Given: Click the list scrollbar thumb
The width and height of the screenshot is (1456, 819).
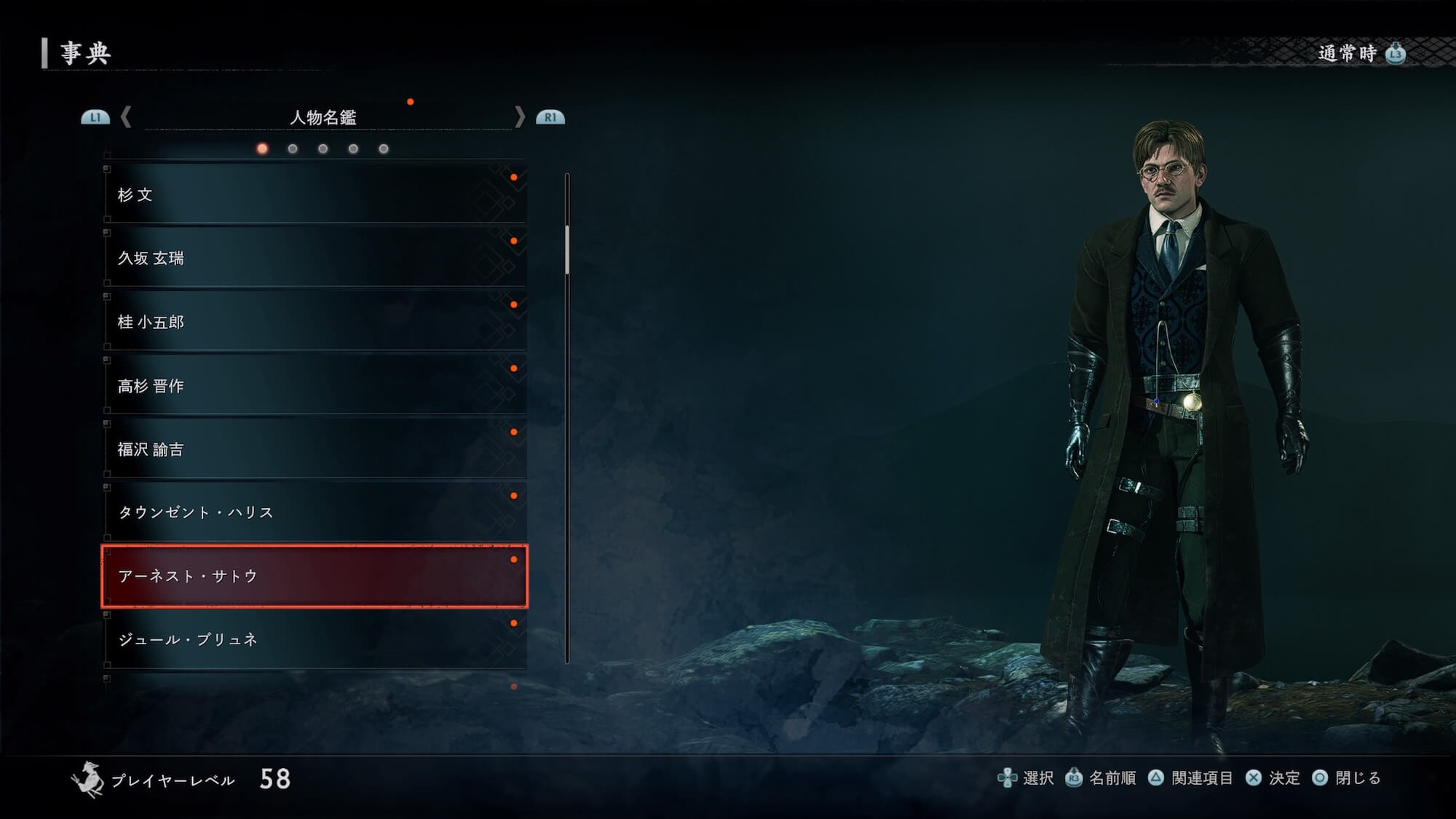Looking at the screenshot, I should (567, 249).
